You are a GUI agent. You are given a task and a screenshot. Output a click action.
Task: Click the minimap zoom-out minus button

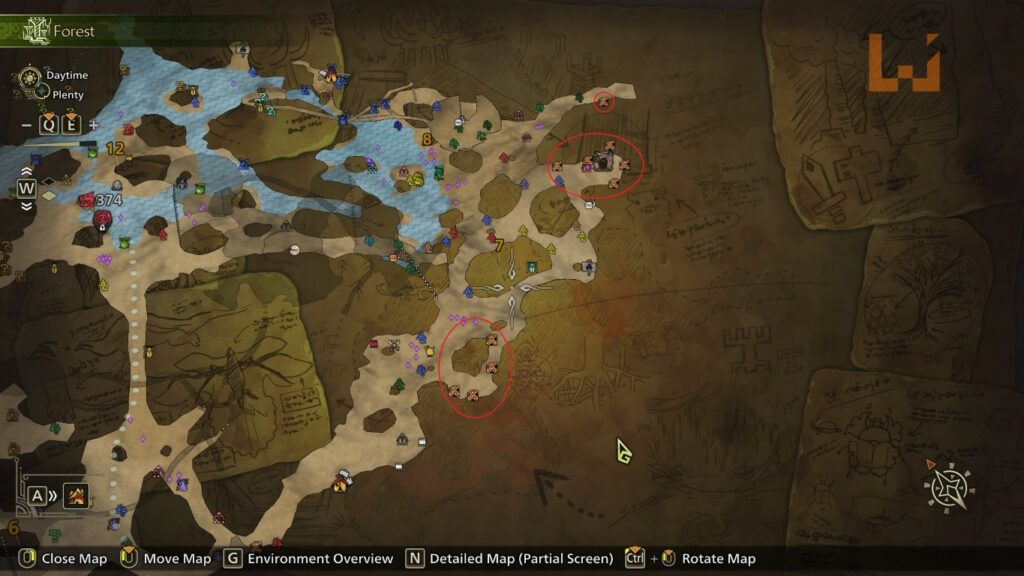tap(26, 125)
